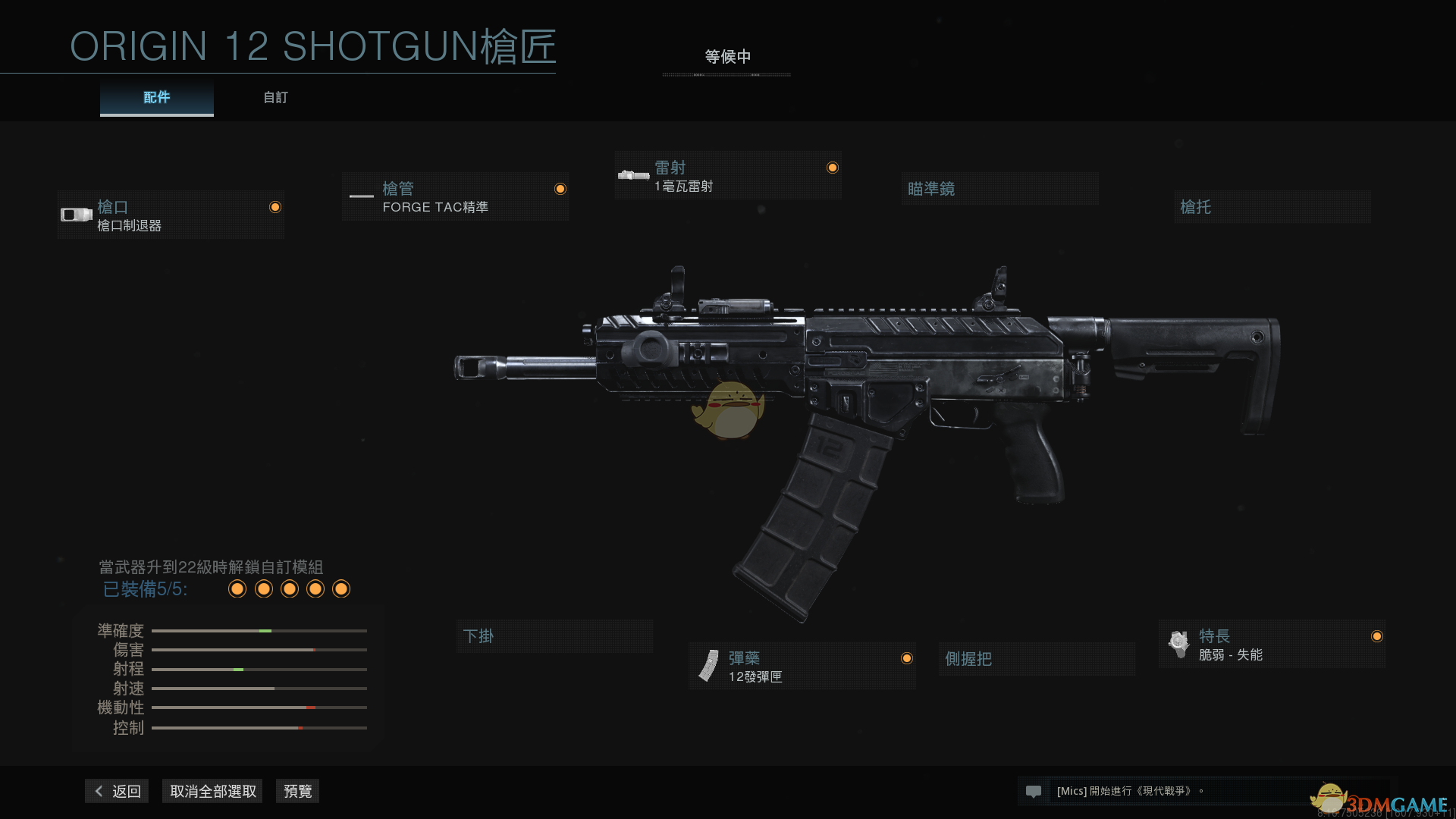Select the 彈藥 12-round magazine slot
1456x819 pixels.
802,667
